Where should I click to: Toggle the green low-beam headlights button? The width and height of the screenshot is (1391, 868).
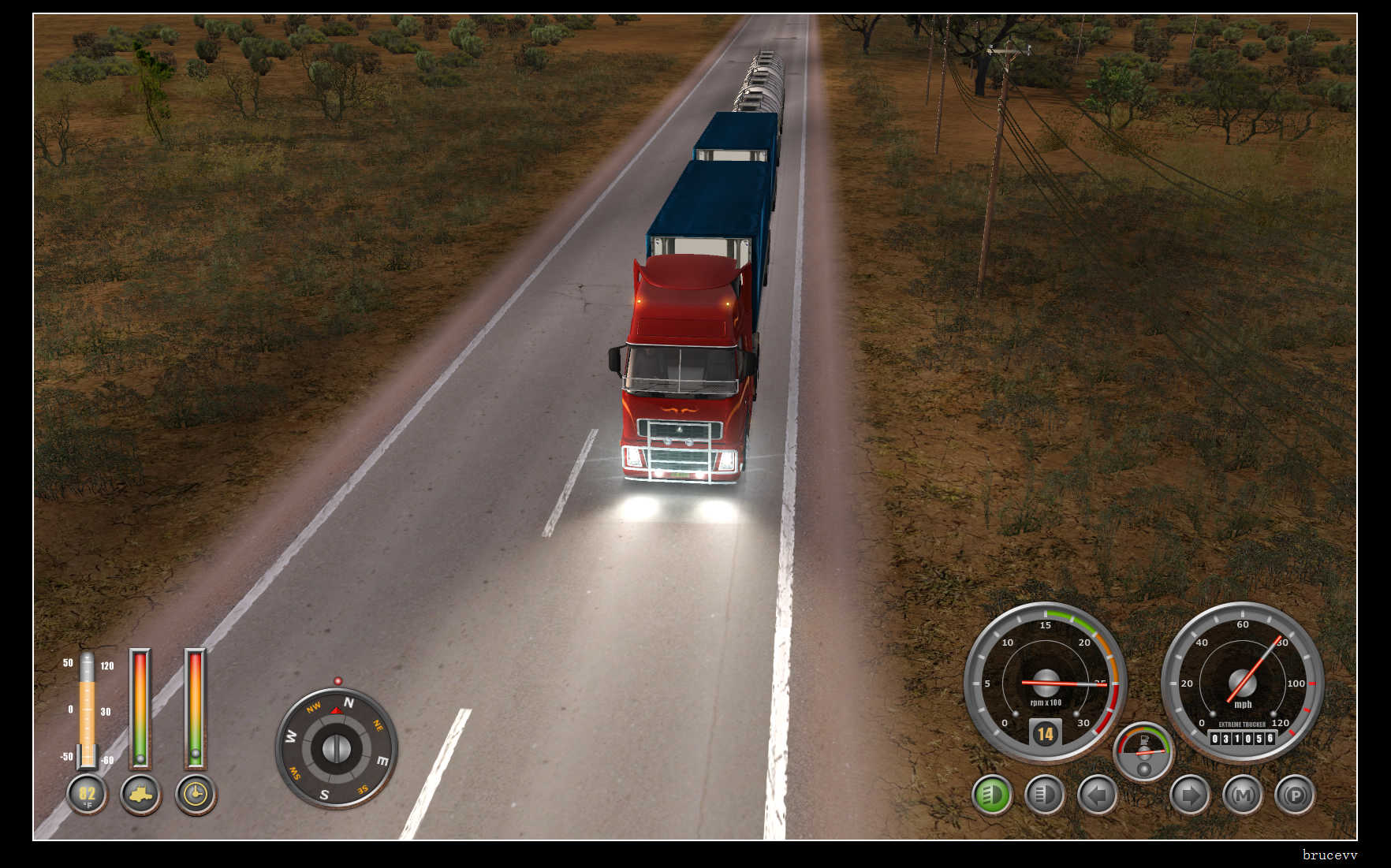tap(991, 795)
